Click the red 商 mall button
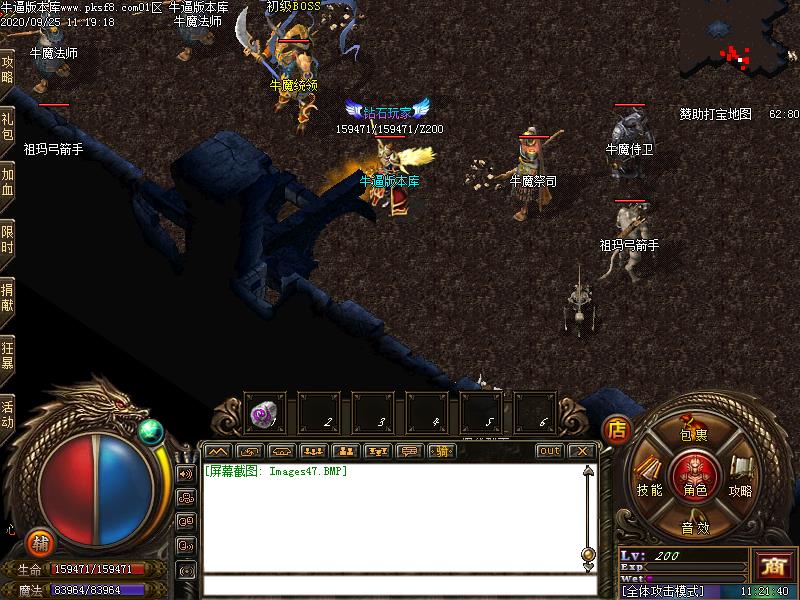 click(x=773, y=565)
